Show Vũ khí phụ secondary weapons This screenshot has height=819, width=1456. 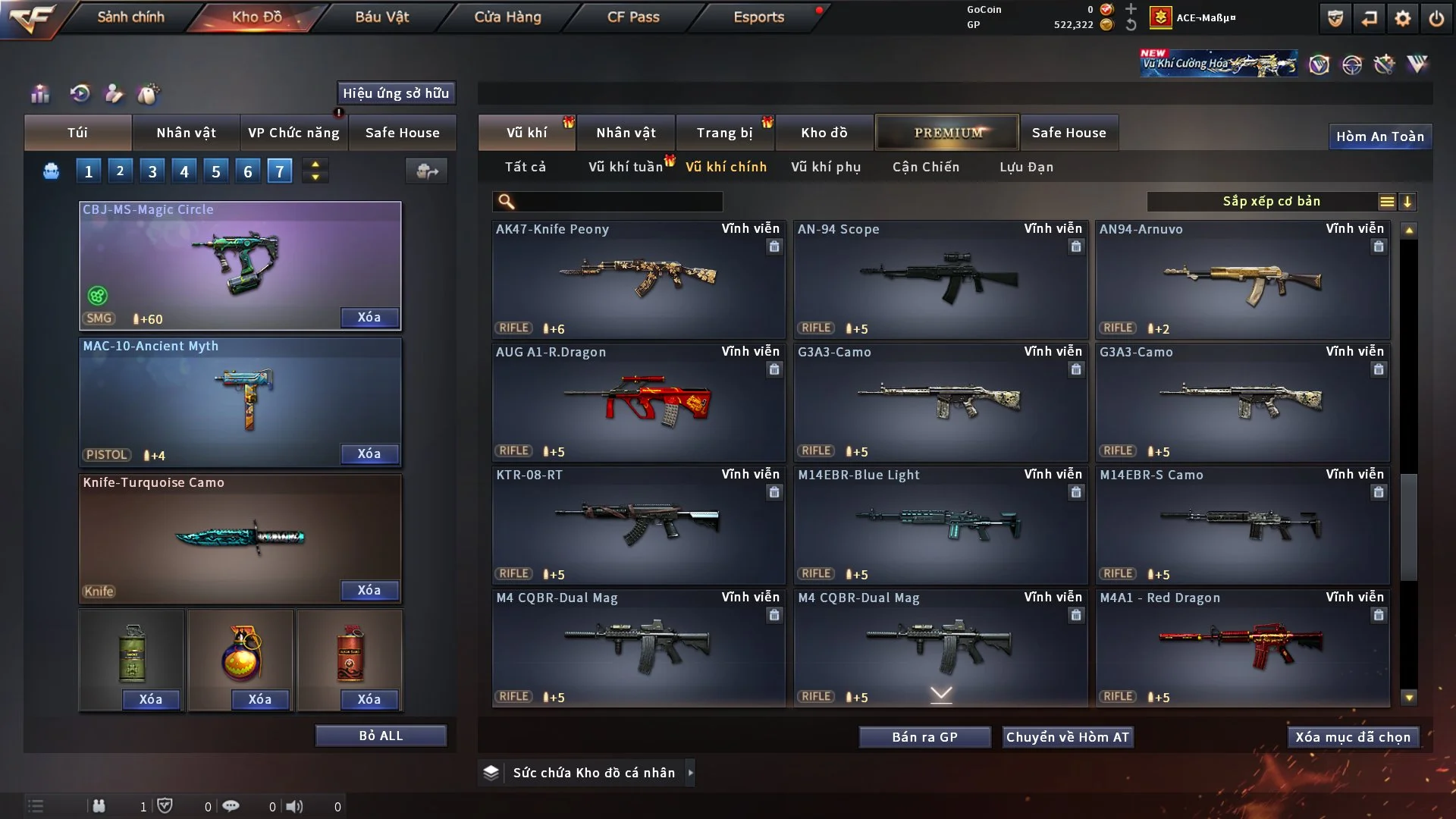pos(826,167)
